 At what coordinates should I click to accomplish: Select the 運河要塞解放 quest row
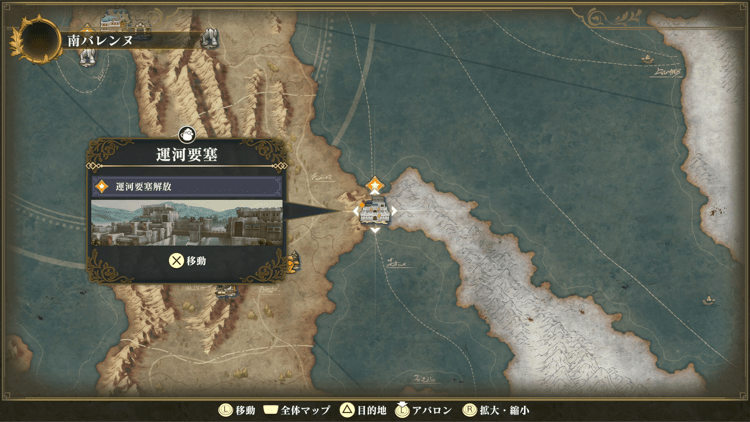click(x=186, y=186)
